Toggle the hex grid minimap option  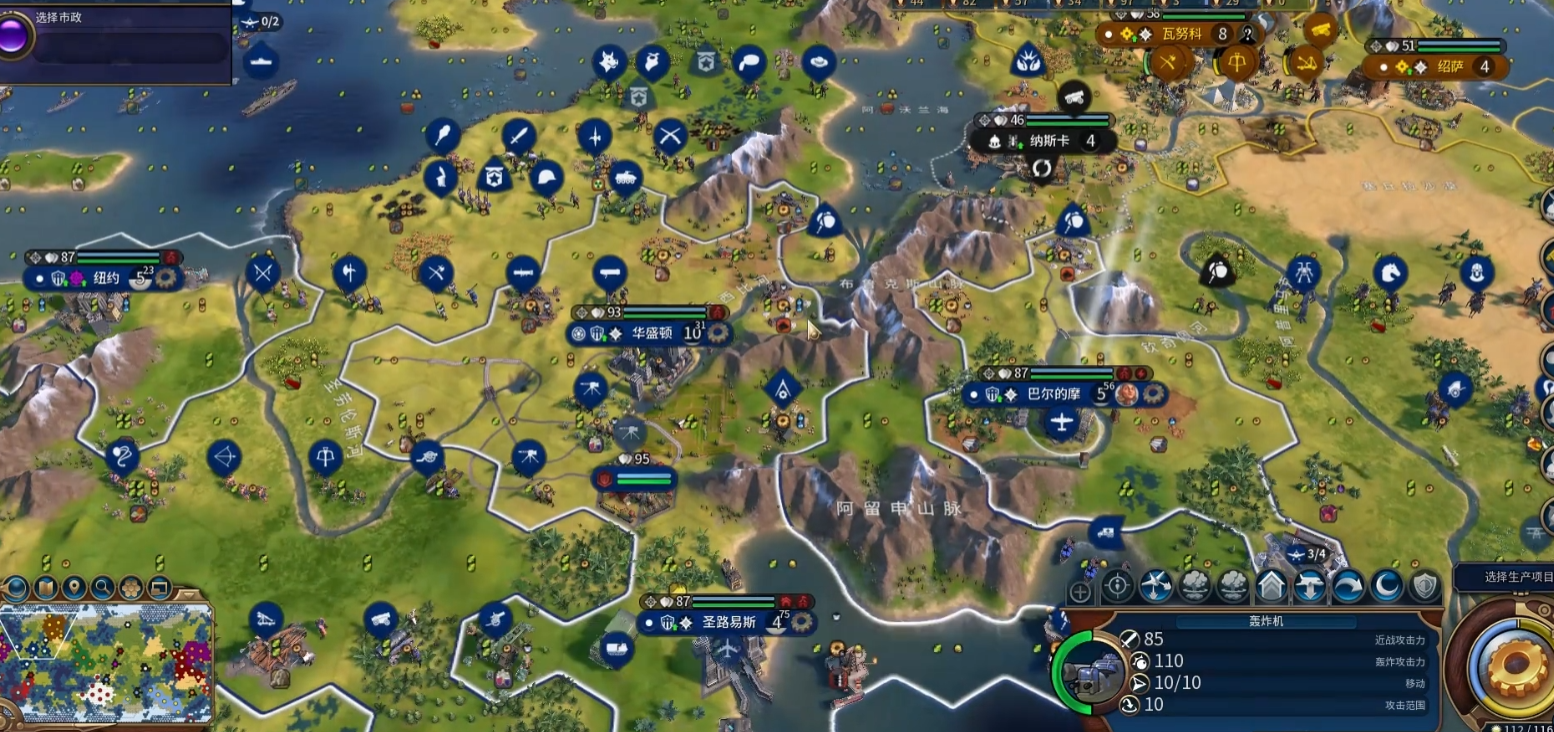click(131, 587)
